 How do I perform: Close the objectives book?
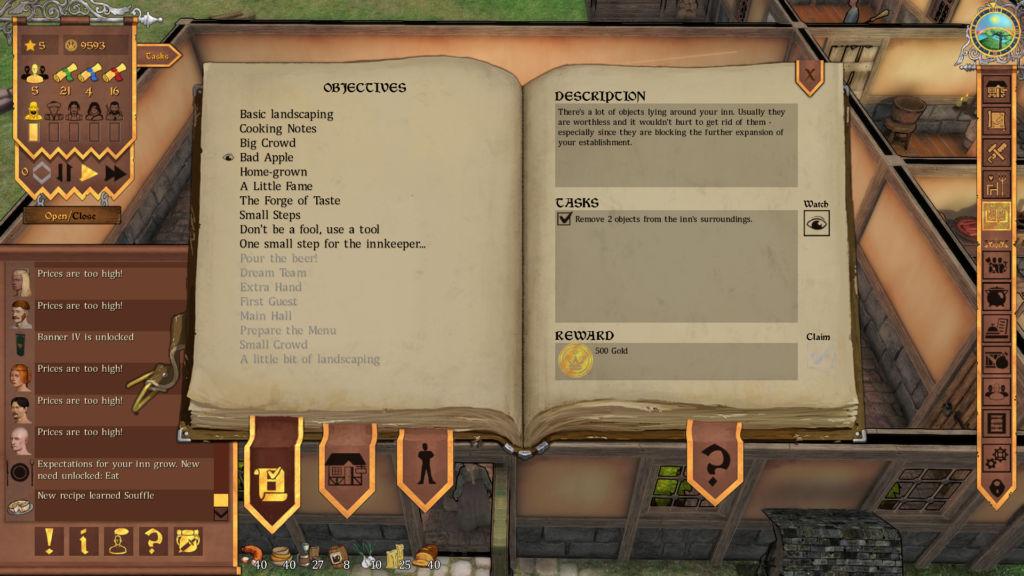(809, 72)
